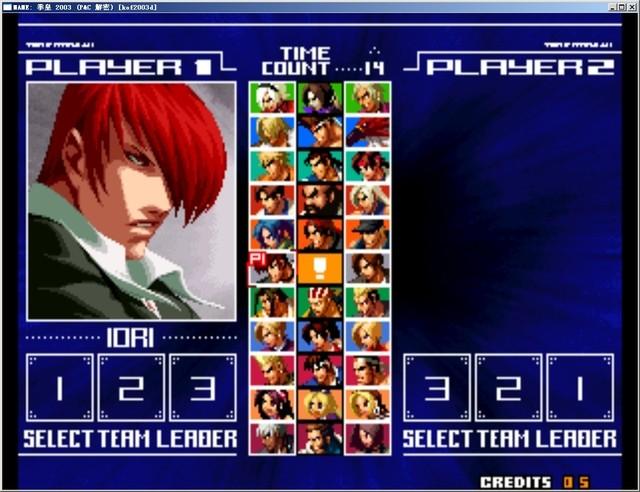
Task: Pick Joe with the white headband
Action: [319, 131]
